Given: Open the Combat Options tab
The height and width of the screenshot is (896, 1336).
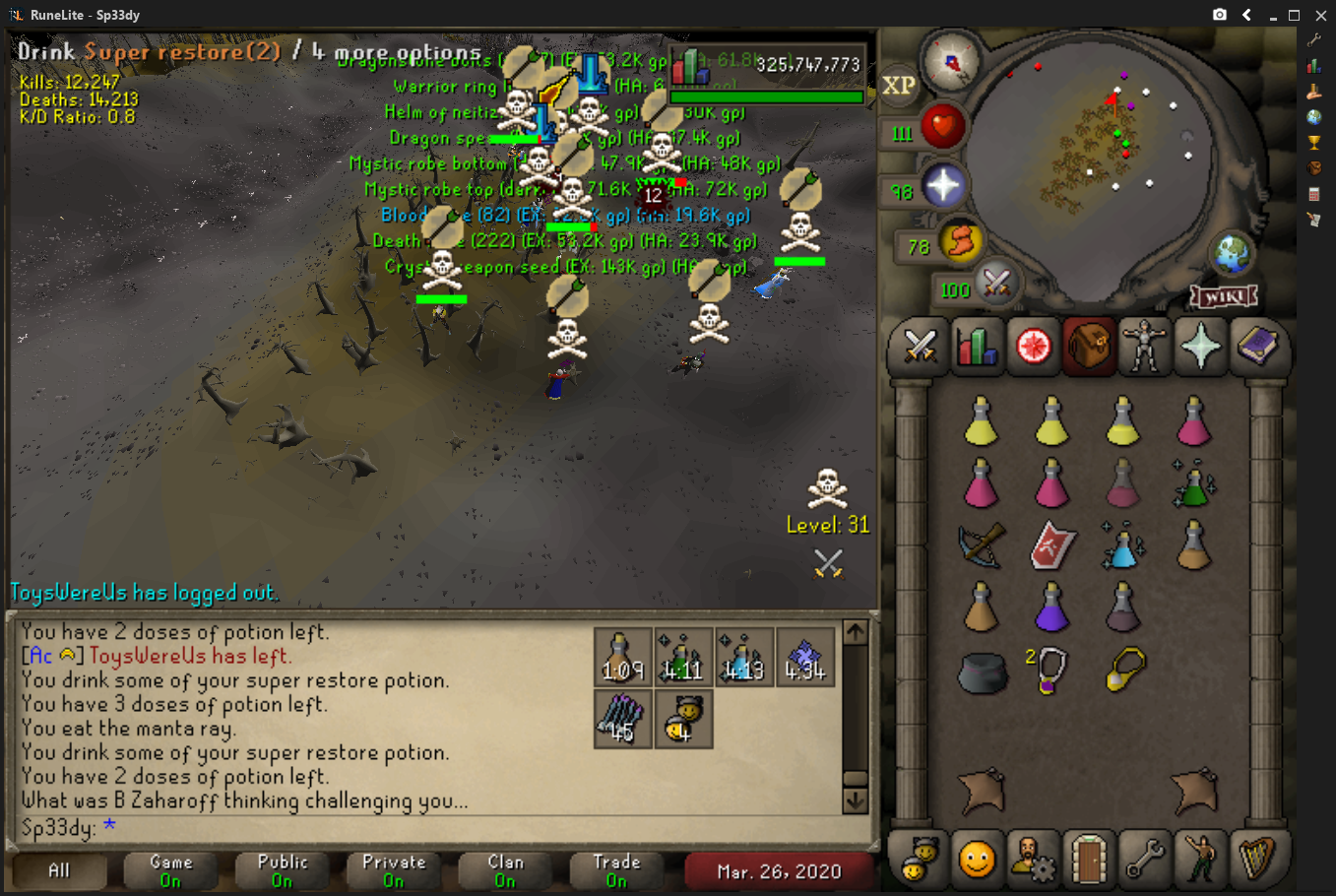Looking at the screenshot, I should pos(920,347).
